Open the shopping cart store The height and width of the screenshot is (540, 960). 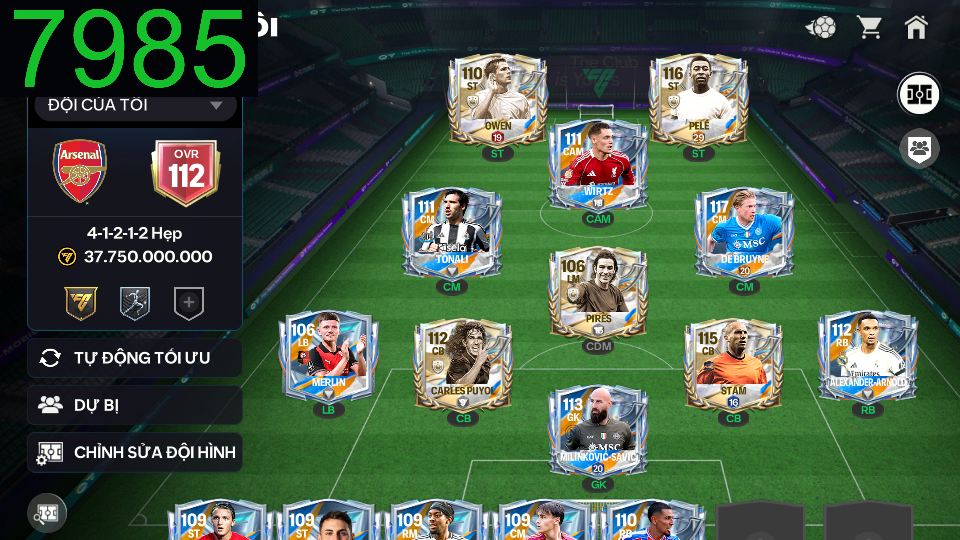pos(869,27)
